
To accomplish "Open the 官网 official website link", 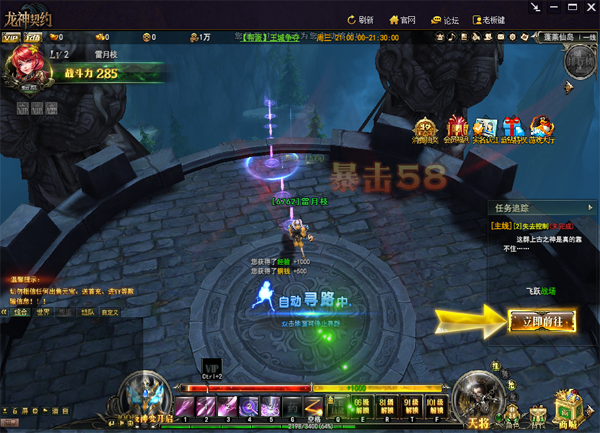I will click(x=402, y=19).
